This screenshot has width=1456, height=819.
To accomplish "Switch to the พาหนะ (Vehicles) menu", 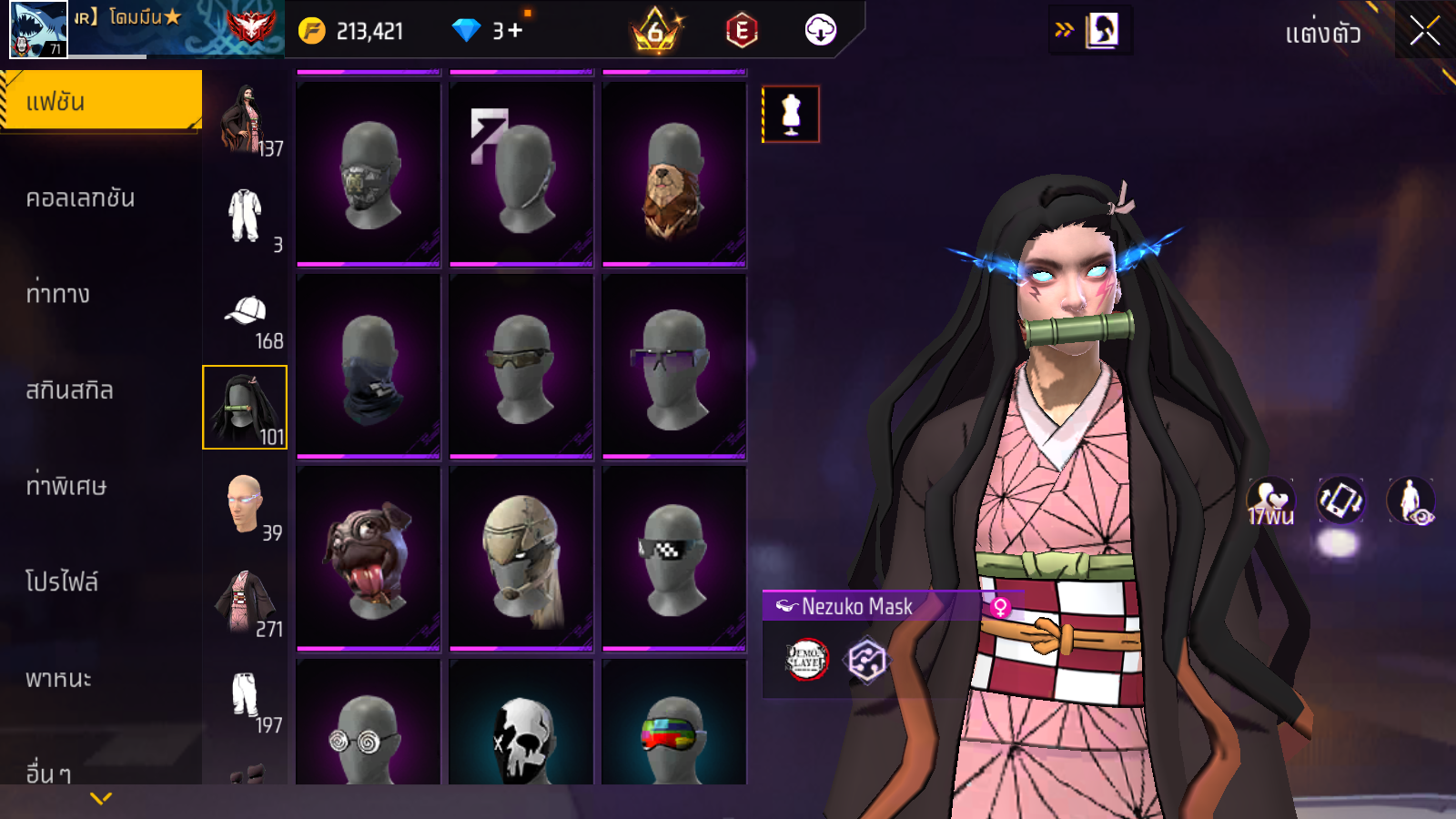I will (x=58, y=678).
